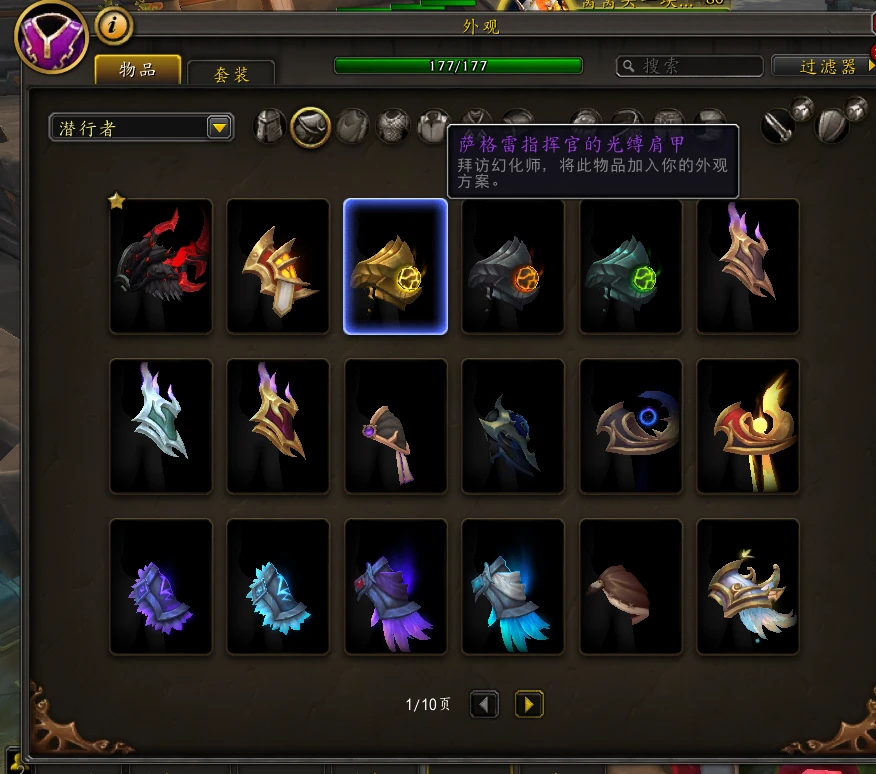This screenshot has height=774, width=876.
Task: Choose the dark shoulder with orange orb
Action: (x=512, y=266)
